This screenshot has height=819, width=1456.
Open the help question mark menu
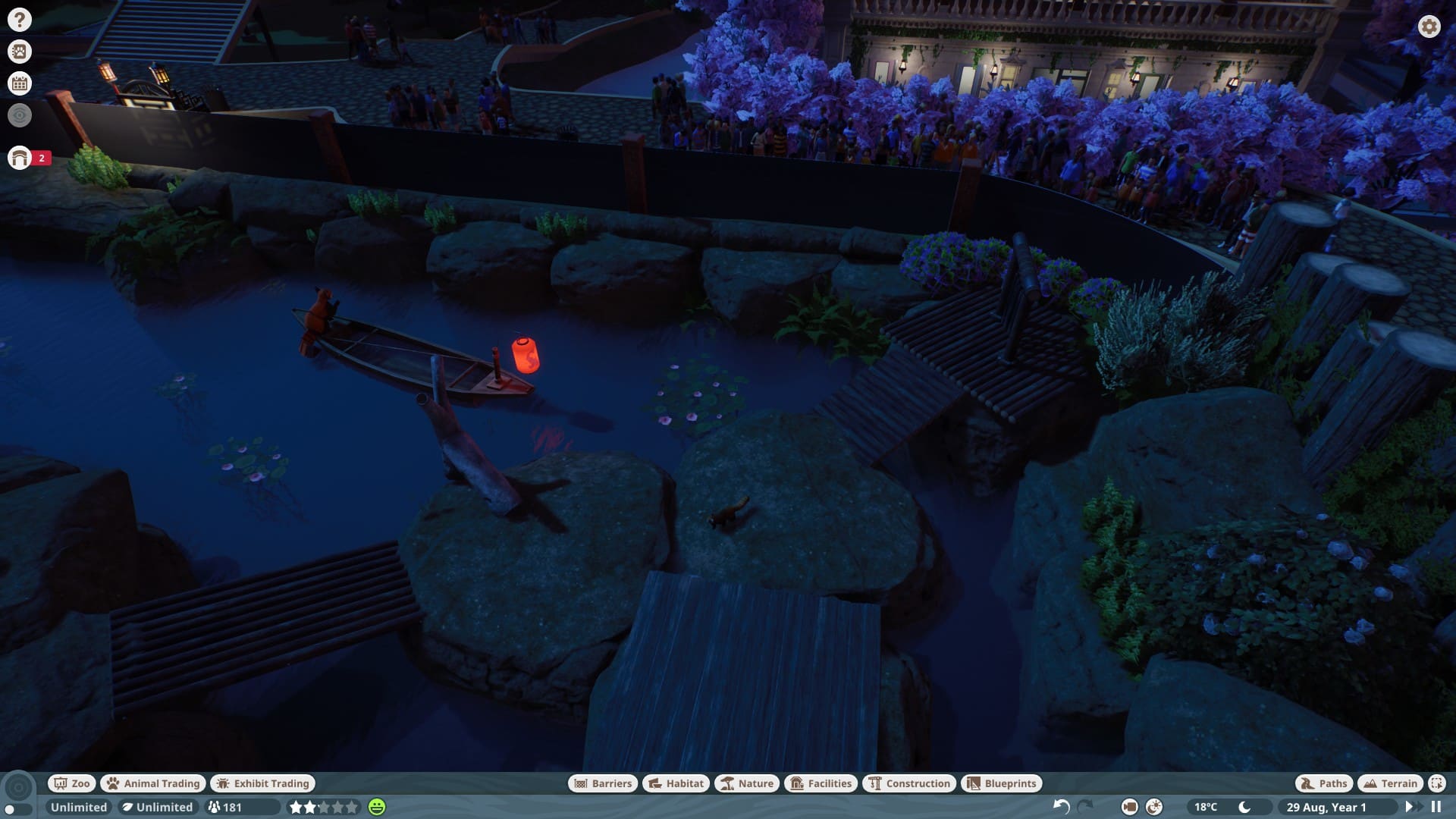(x=20, y=20)
